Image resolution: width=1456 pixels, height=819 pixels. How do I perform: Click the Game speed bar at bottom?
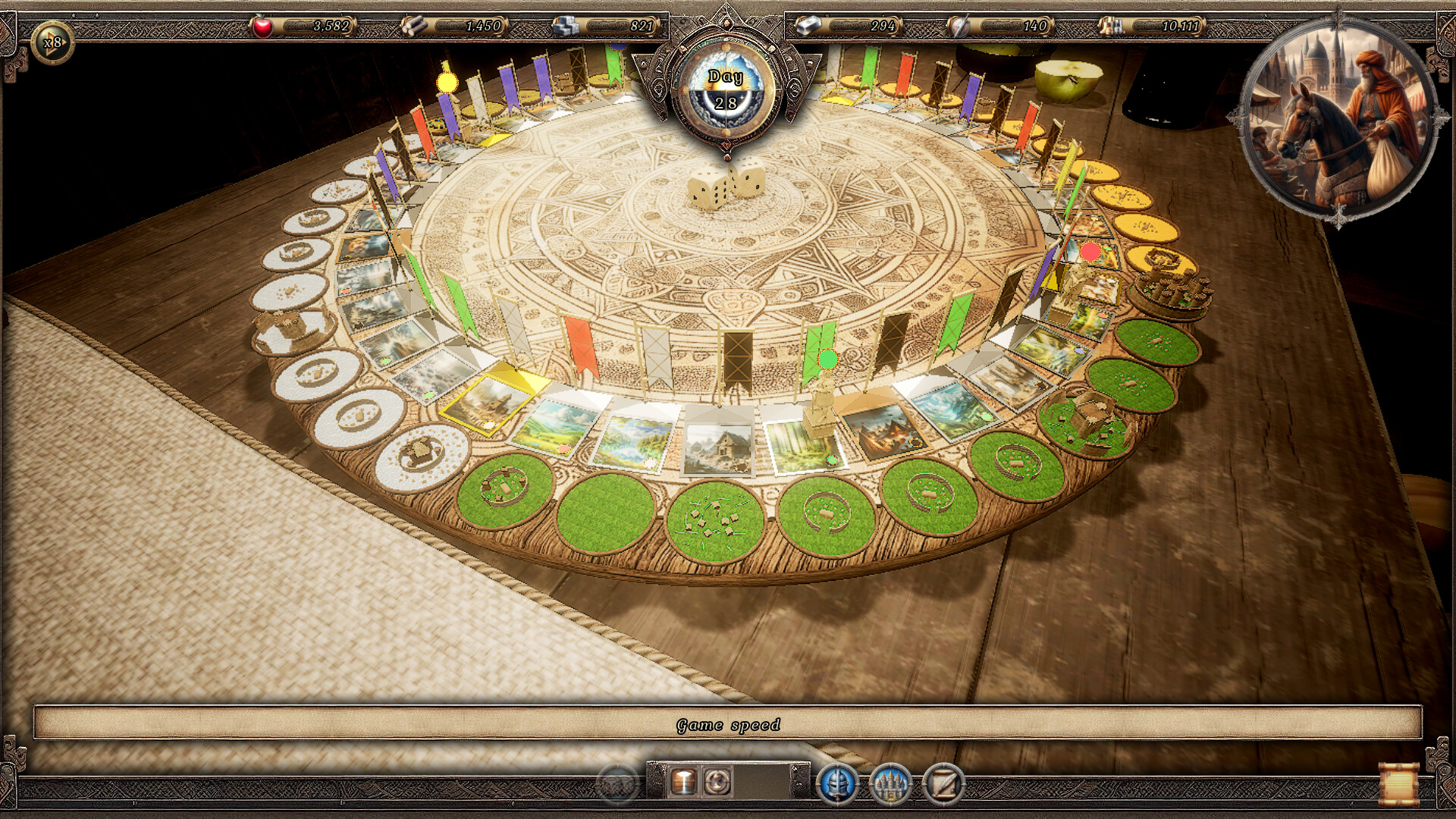pyautogui.click(x=728, y=725)
